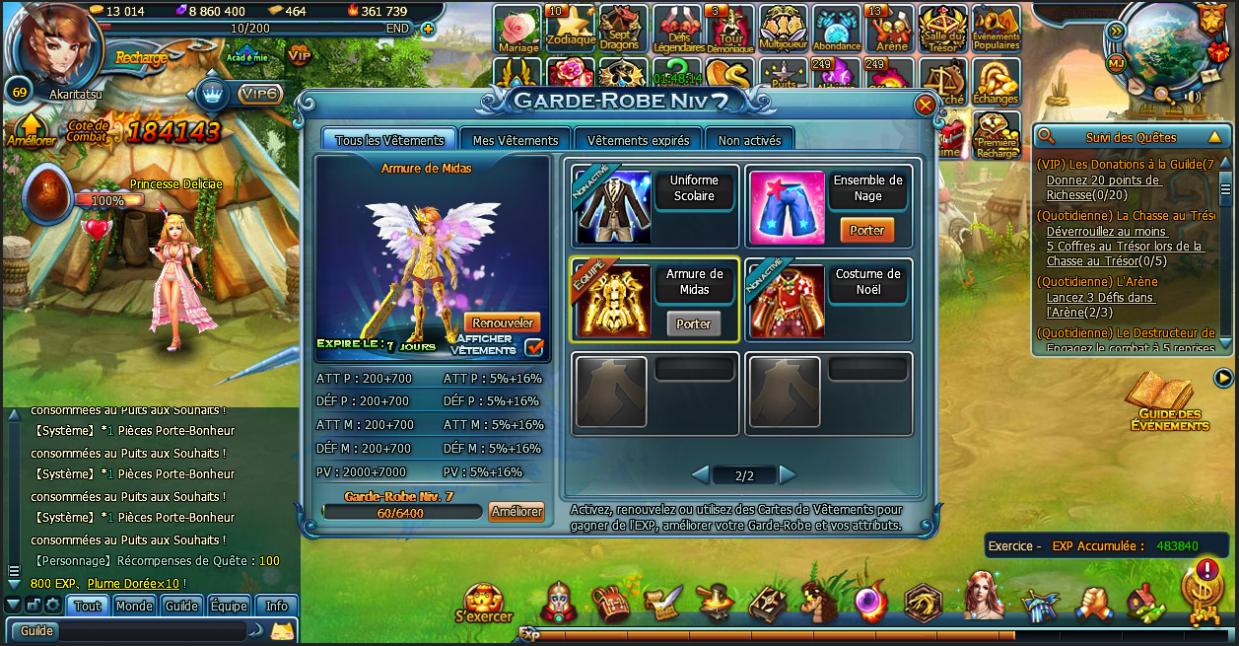The width and height of the screenshot is (1239, 646).
Task: Select the Tous les Vêtements tab
Action: click(x=389, y=141)
